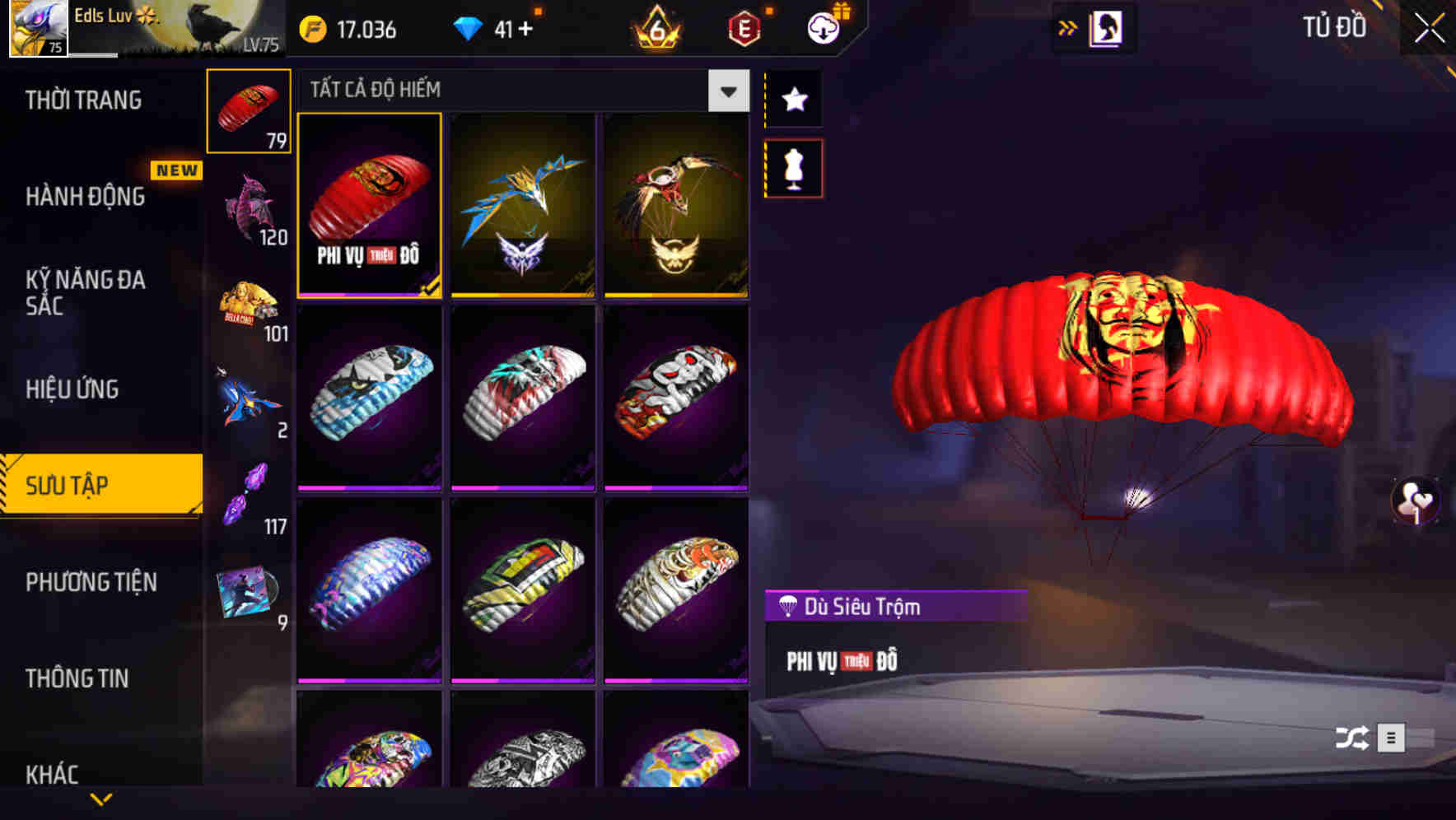Click the cloud gift download icon in top bar
The width and height of the screenshot is (1456, 820).
(823, 26)
